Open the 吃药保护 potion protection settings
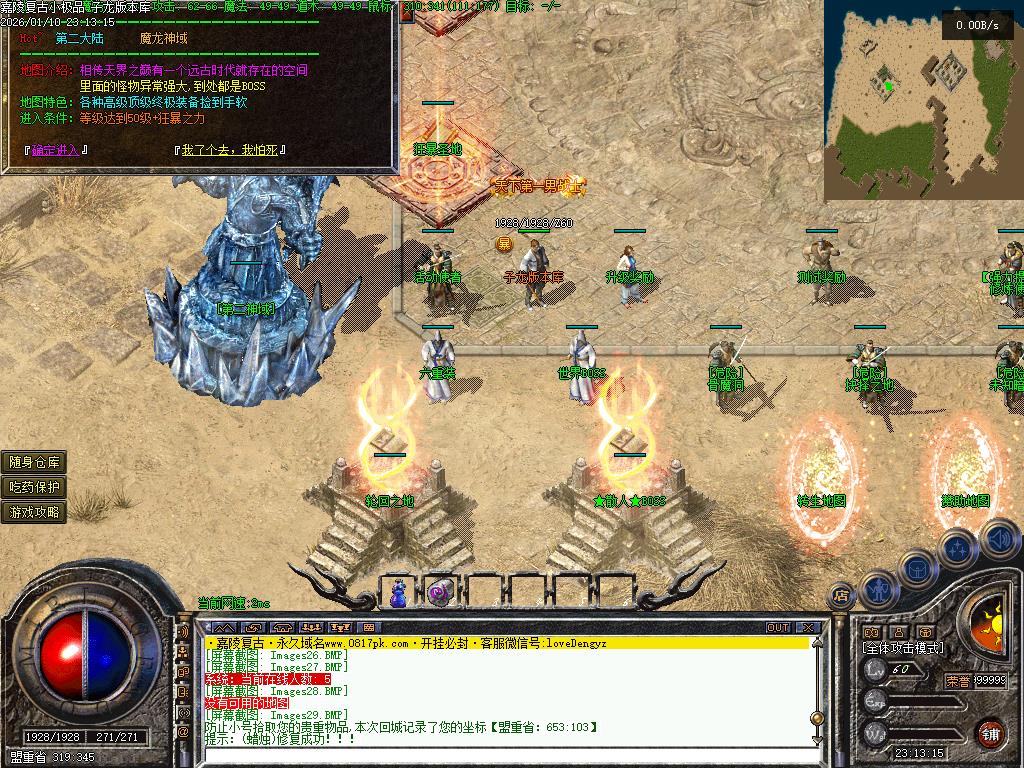The height and width of the screenshot is (768, 1024). 35,487
